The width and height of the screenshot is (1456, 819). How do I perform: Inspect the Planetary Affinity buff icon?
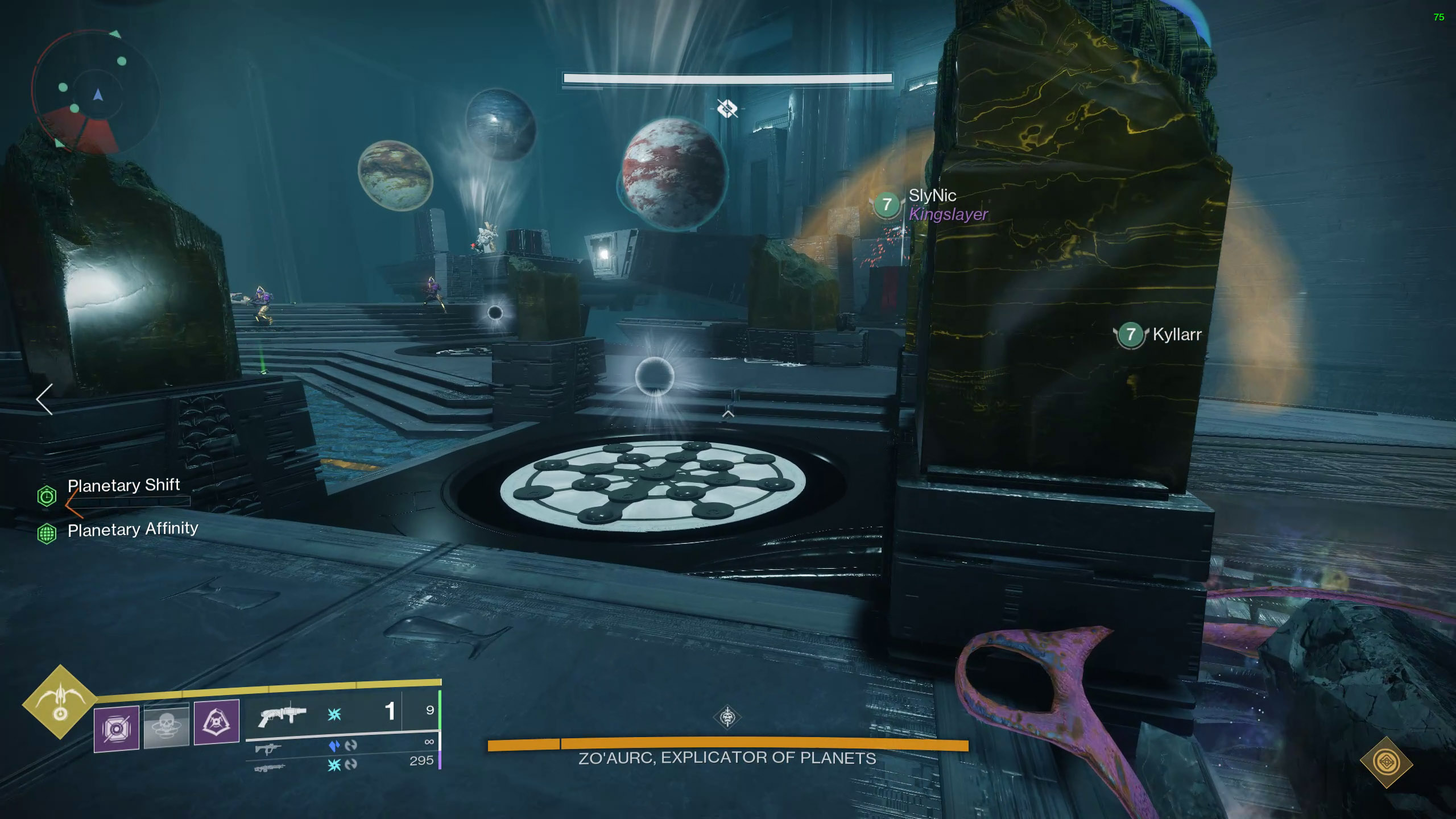pyautogui.click(x=47, y=533)
